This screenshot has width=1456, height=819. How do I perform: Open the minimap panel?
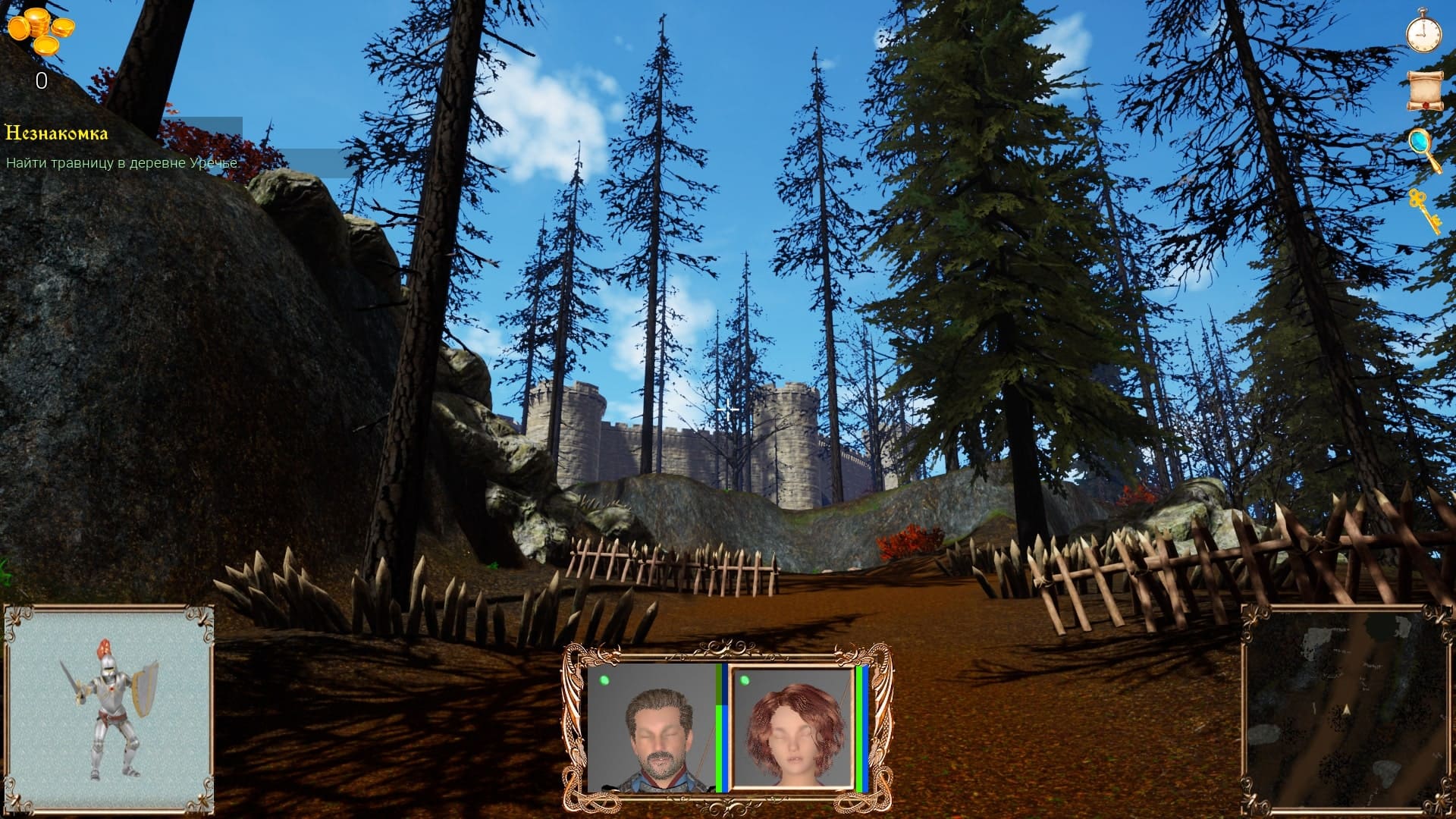pyautogui.click(x=1346, y=709)
